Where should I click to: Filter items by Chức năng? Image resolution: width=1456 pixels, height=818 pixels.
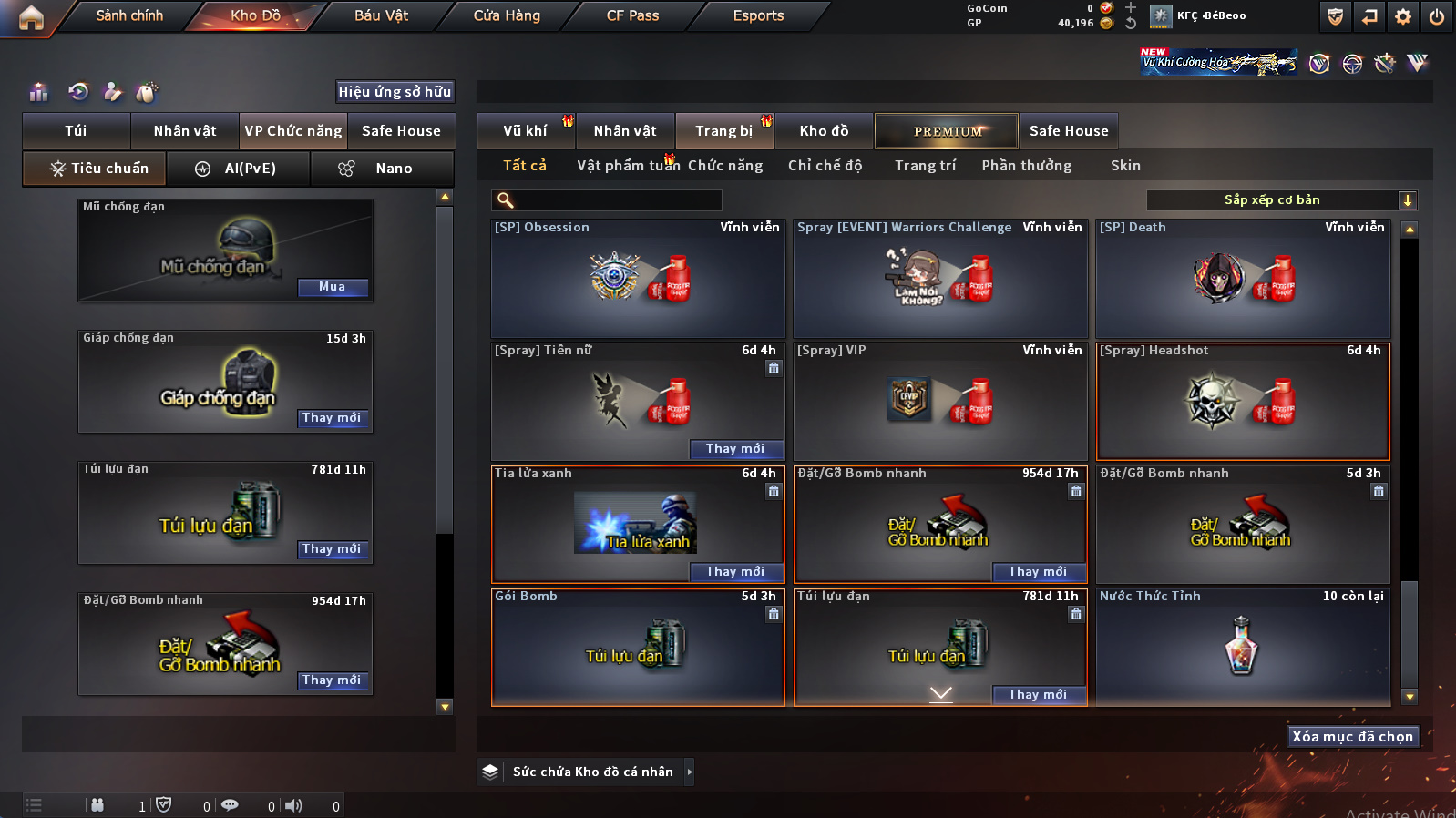(725, 166)
